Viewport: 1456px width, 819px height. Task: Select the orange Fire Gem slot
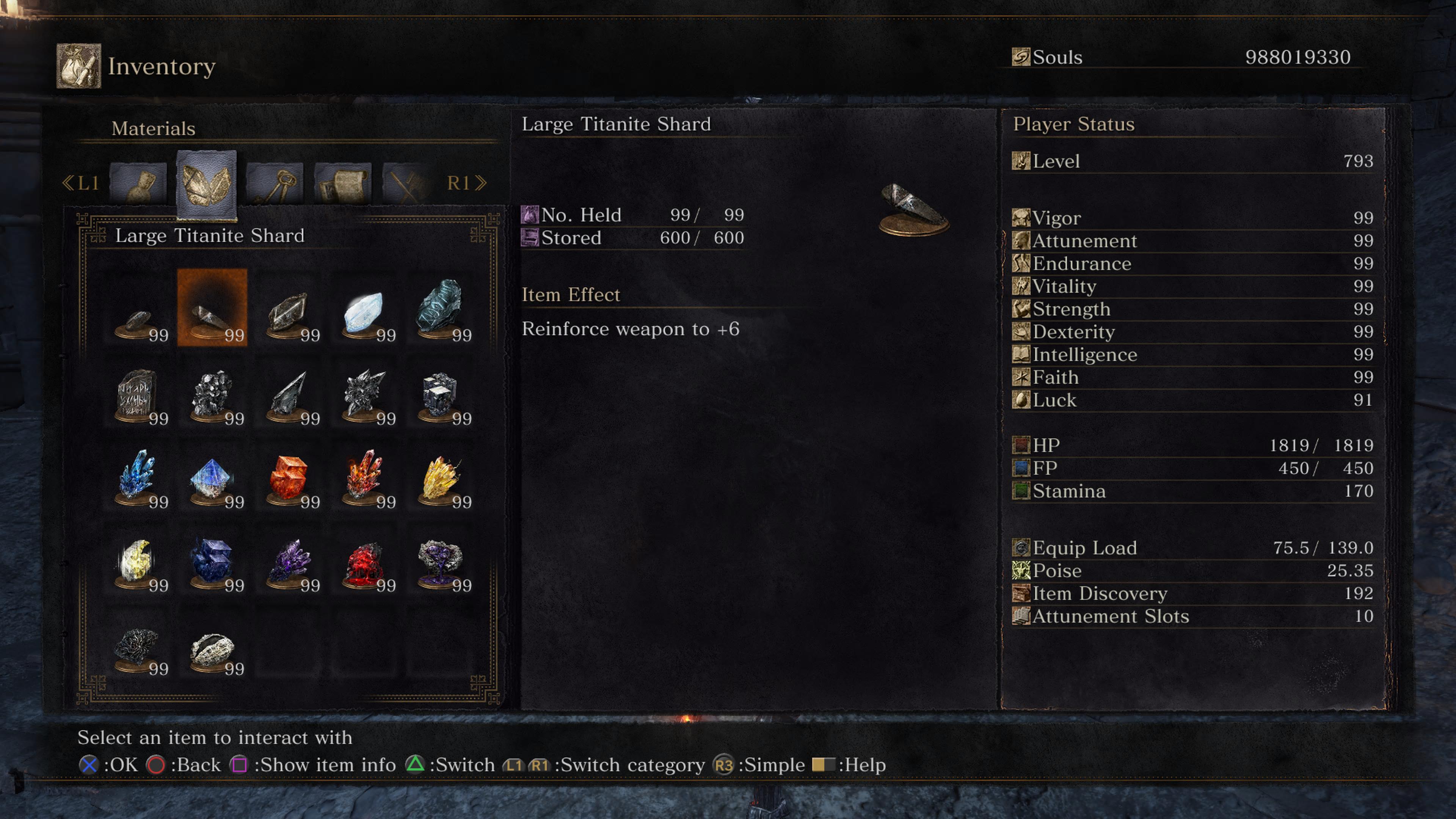coord(288,478)
